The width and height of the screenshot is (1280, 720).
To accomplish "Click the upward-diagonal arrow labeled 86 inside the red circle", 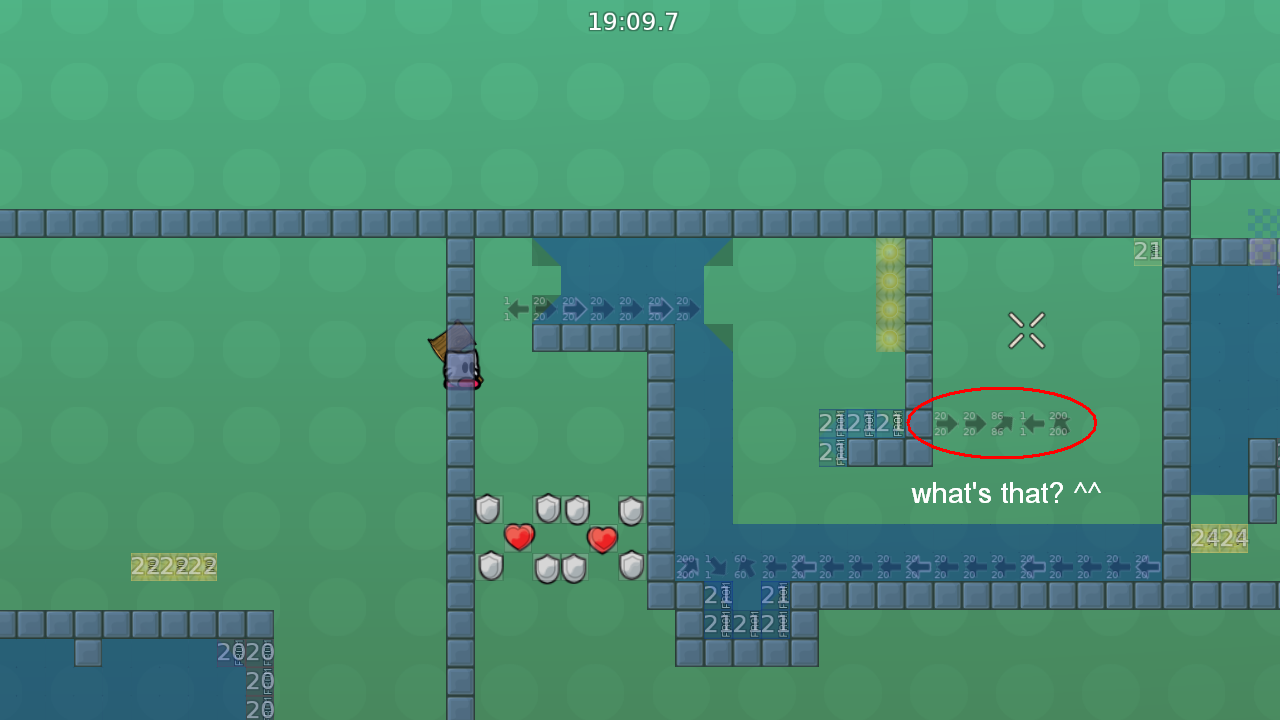I will (x=1002, y=423).
